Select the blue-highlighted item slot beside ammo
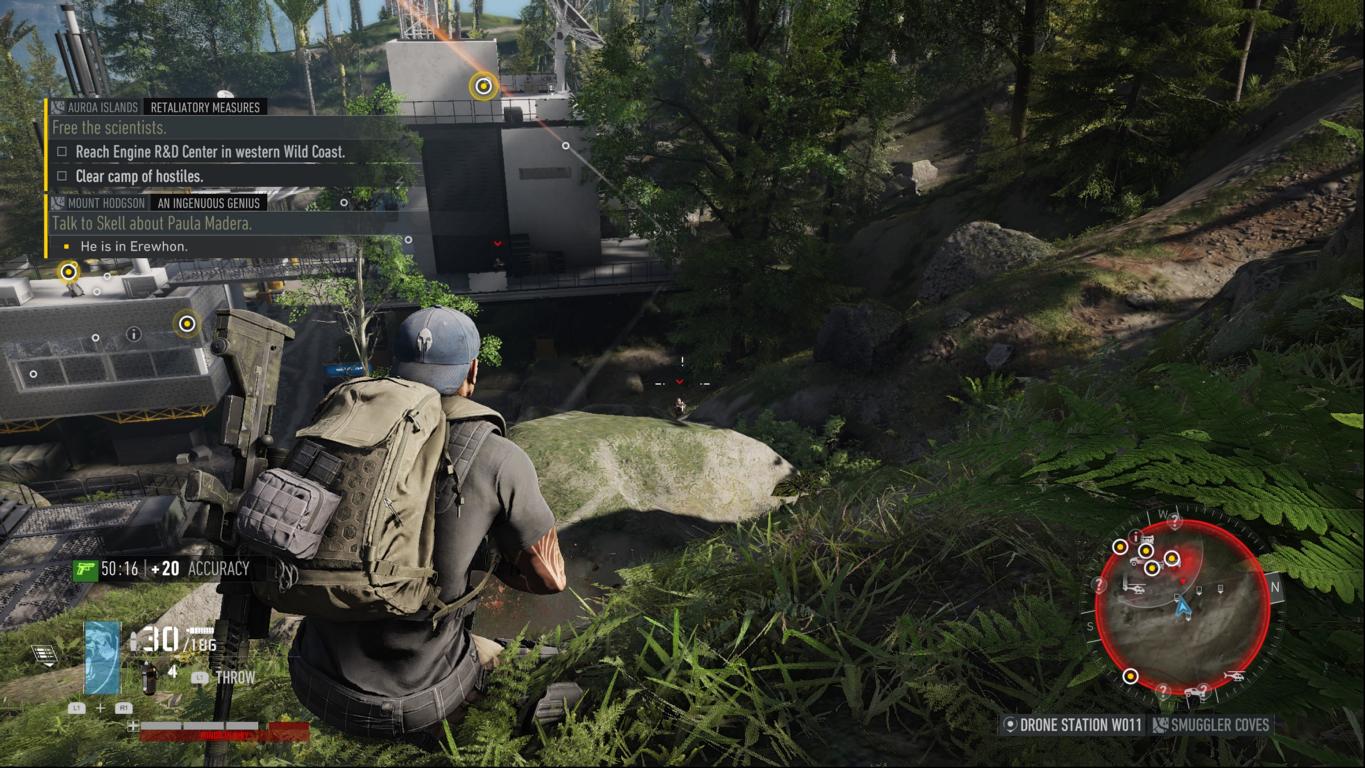This screenshot has width=1365, height=768. (x=102, y=657)
